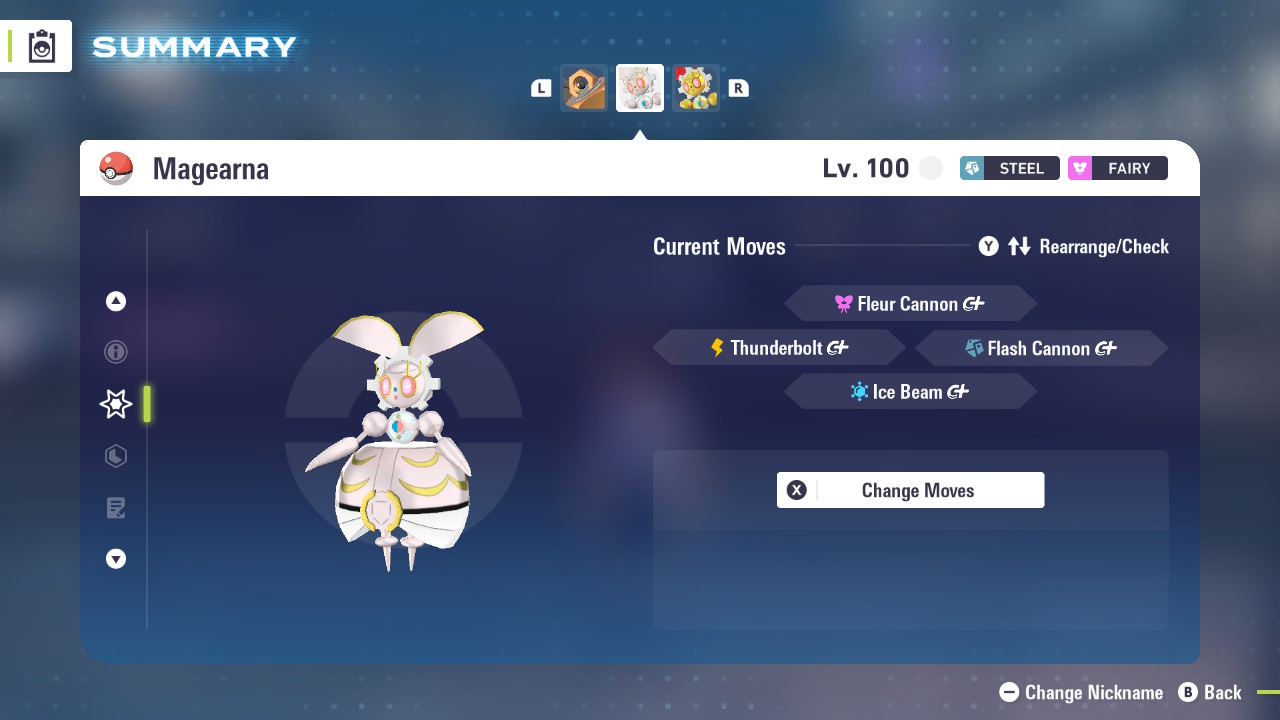Click the L previous Pokémon indicator
Image resolution: width=1280 pixels, height=720 pixels.
540,87
